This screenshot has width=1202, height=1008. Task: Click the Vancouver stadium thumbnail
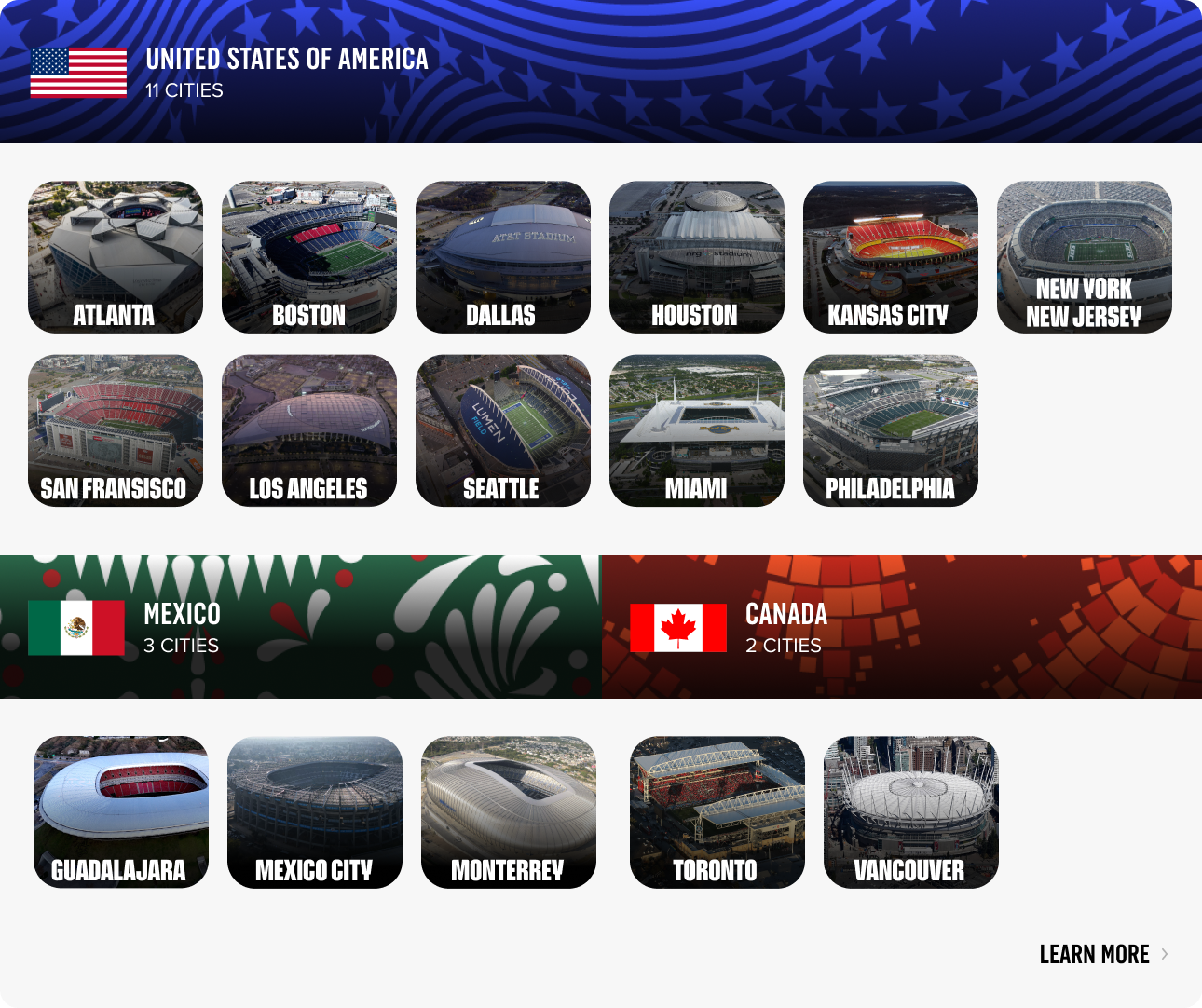(x=910, y=810)
